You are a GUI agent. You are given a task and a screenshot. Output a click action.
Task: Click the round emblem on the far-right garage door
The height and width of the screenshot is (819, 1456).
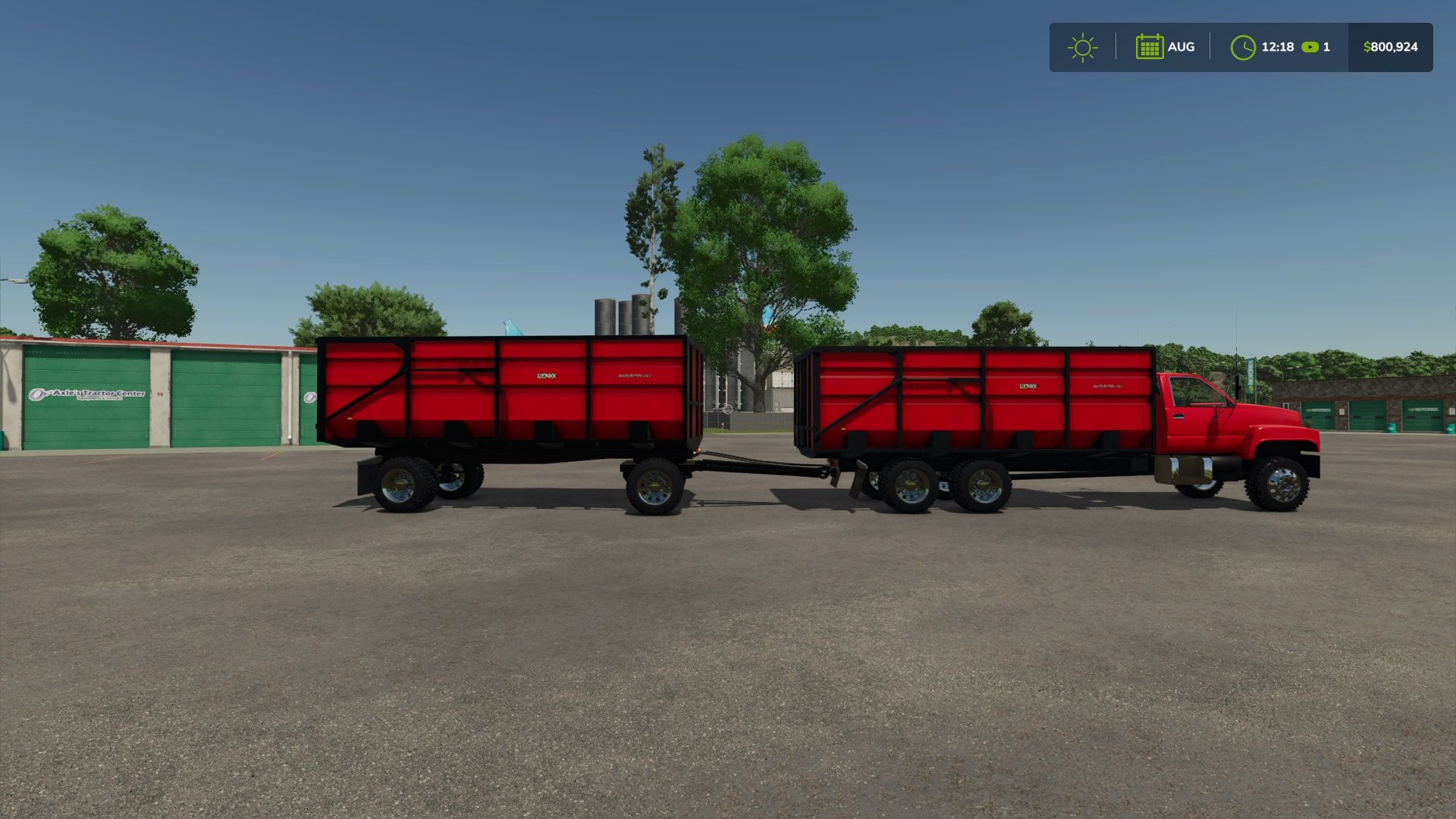(309, 398)
